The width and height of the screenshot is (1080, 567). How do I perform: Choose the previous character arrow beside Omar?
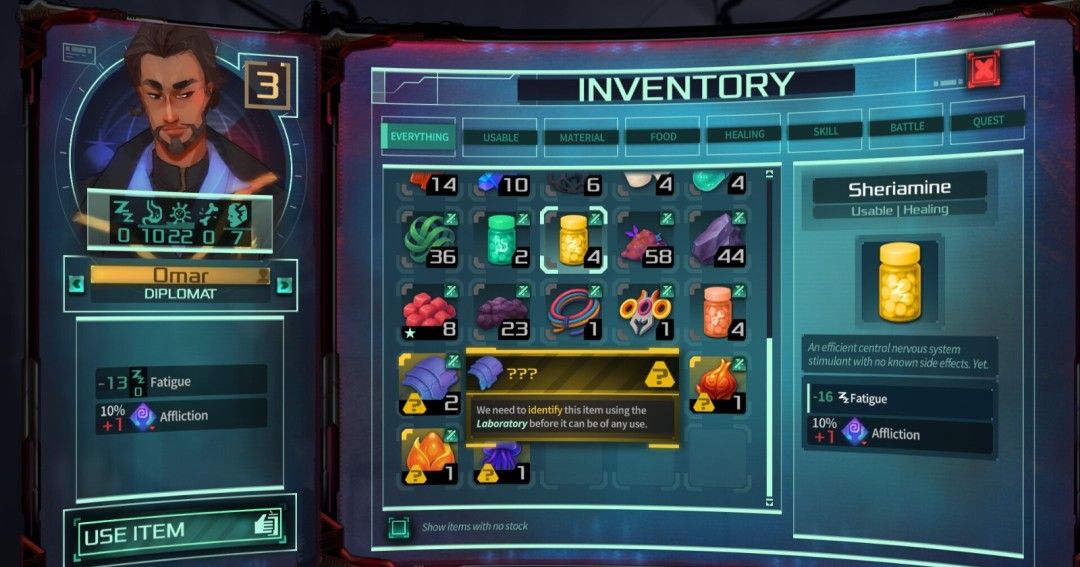click(x=76, y=284)
